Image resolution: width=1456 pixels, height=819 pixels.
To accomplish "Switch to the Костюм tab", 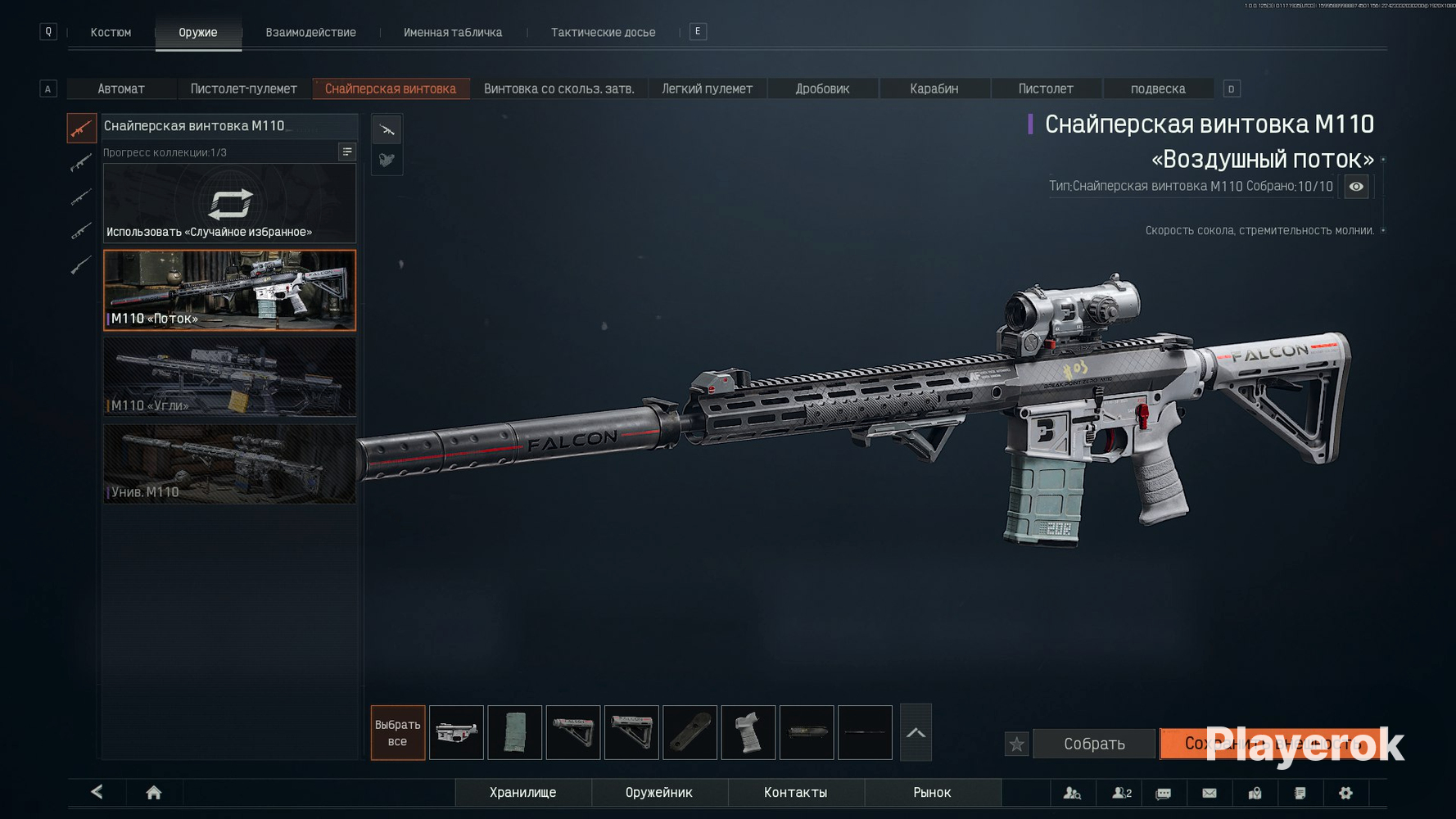I will [x=111, y=33].
